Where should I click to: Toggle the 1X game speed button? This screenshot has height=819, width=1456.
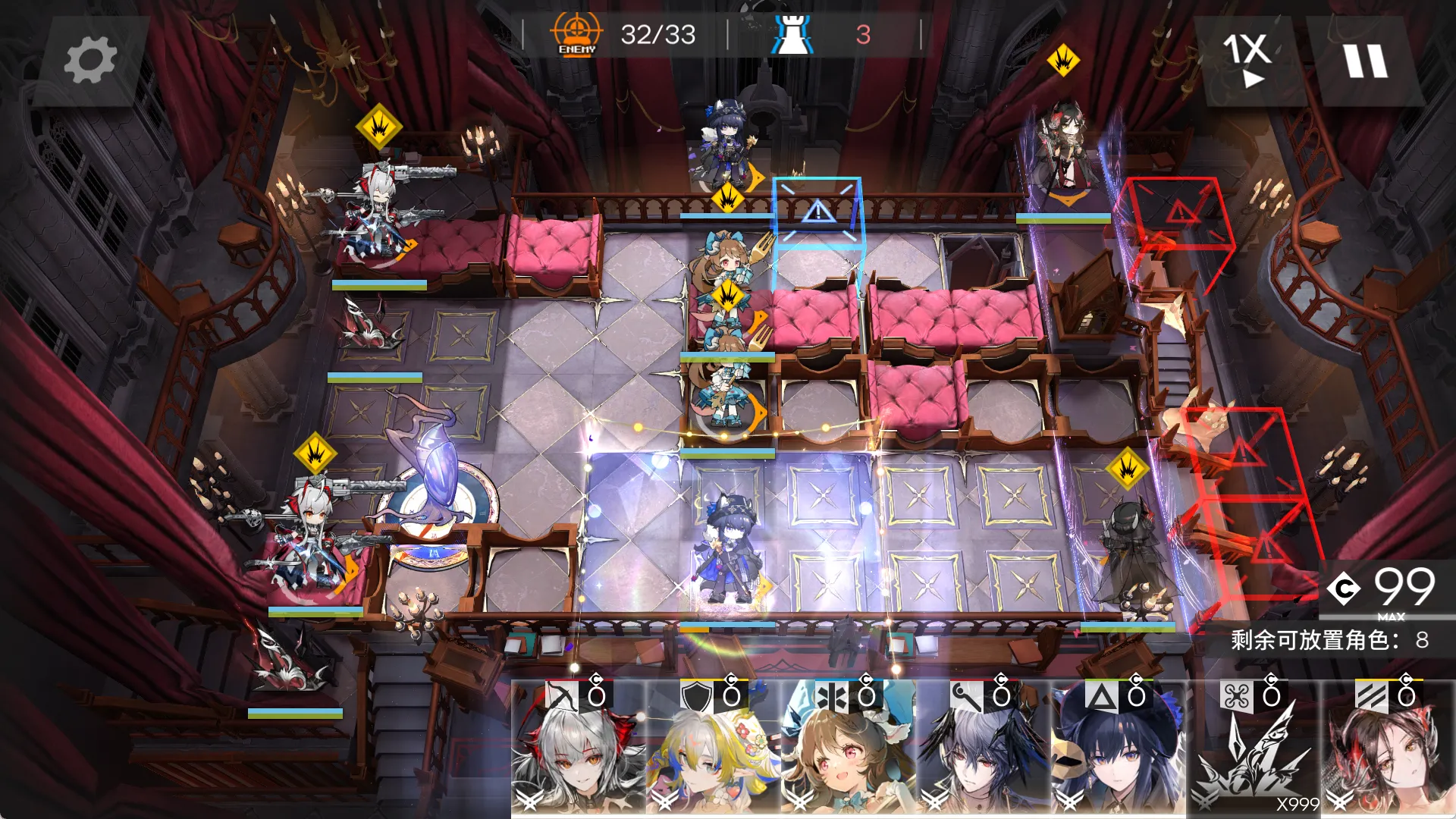pos(1247,61)
